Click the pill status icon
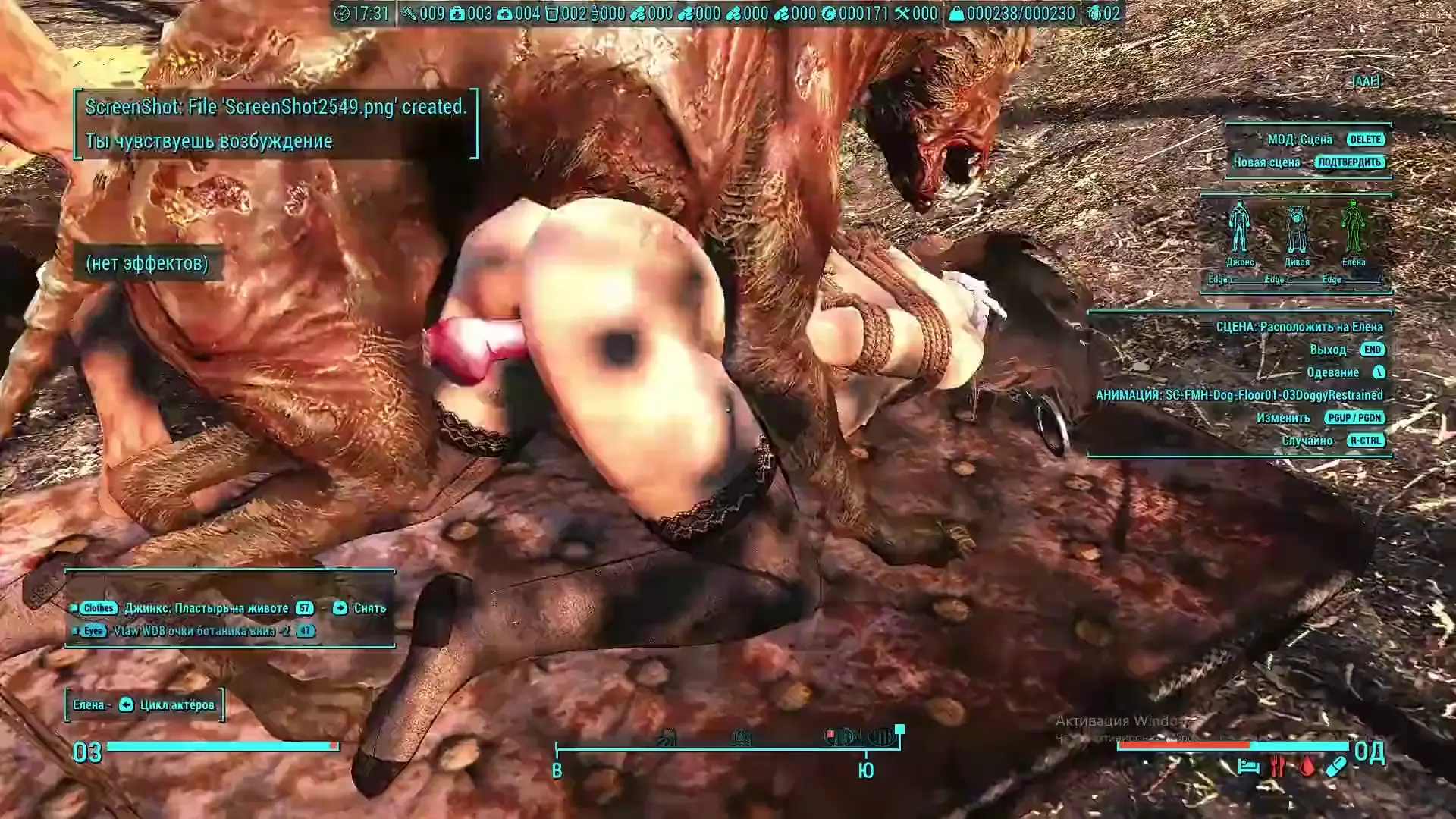This screenshot has width=1456, height=819. 1336,767
